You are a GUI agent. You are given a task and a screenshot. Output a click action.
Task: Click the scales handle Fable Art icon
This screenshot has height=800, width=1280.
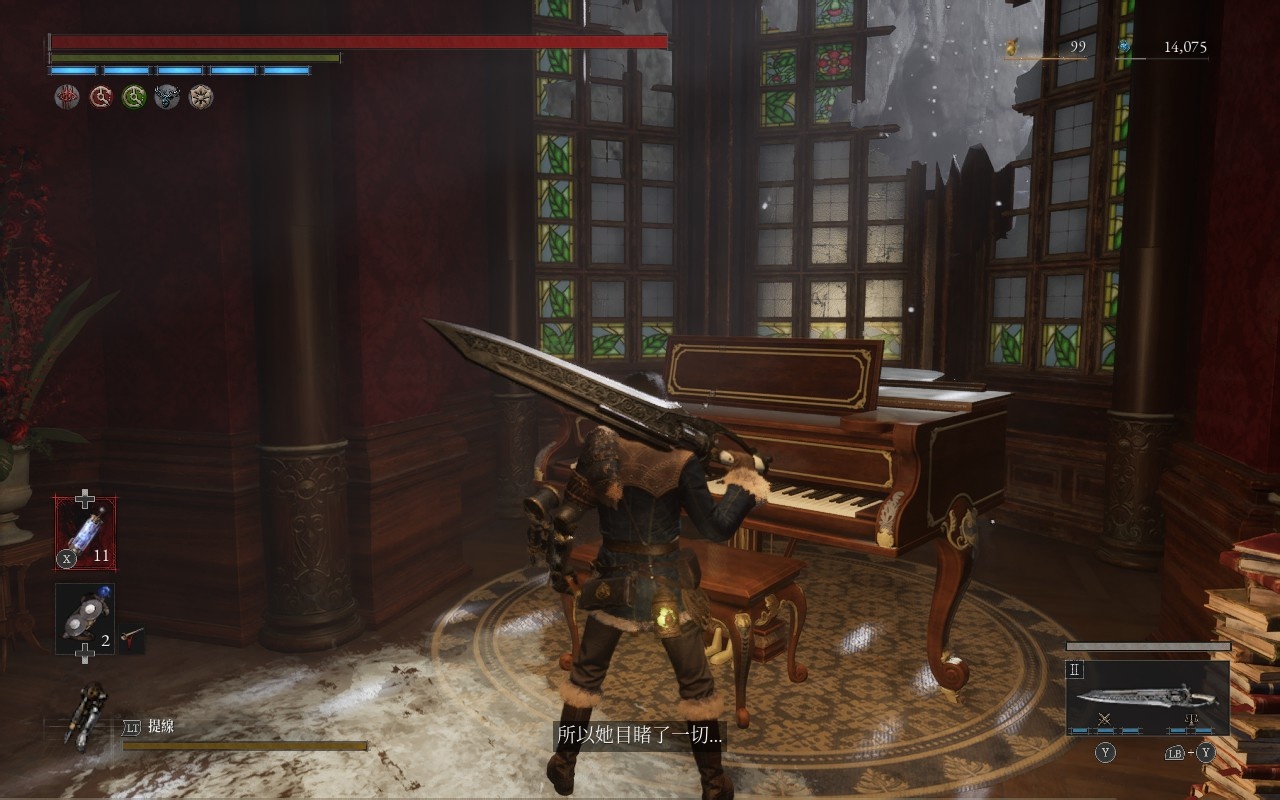1190,719
